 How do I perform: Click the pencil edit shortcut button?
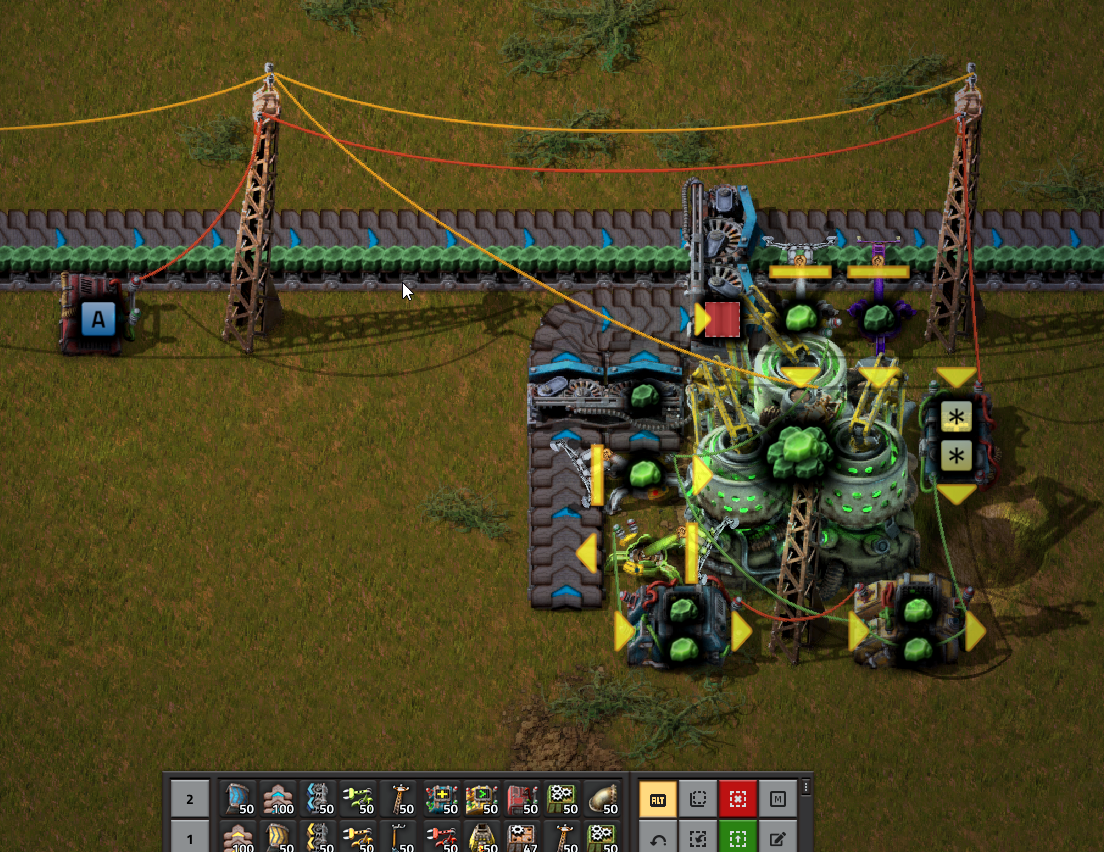pyautogui.click(x=778, y=837)
